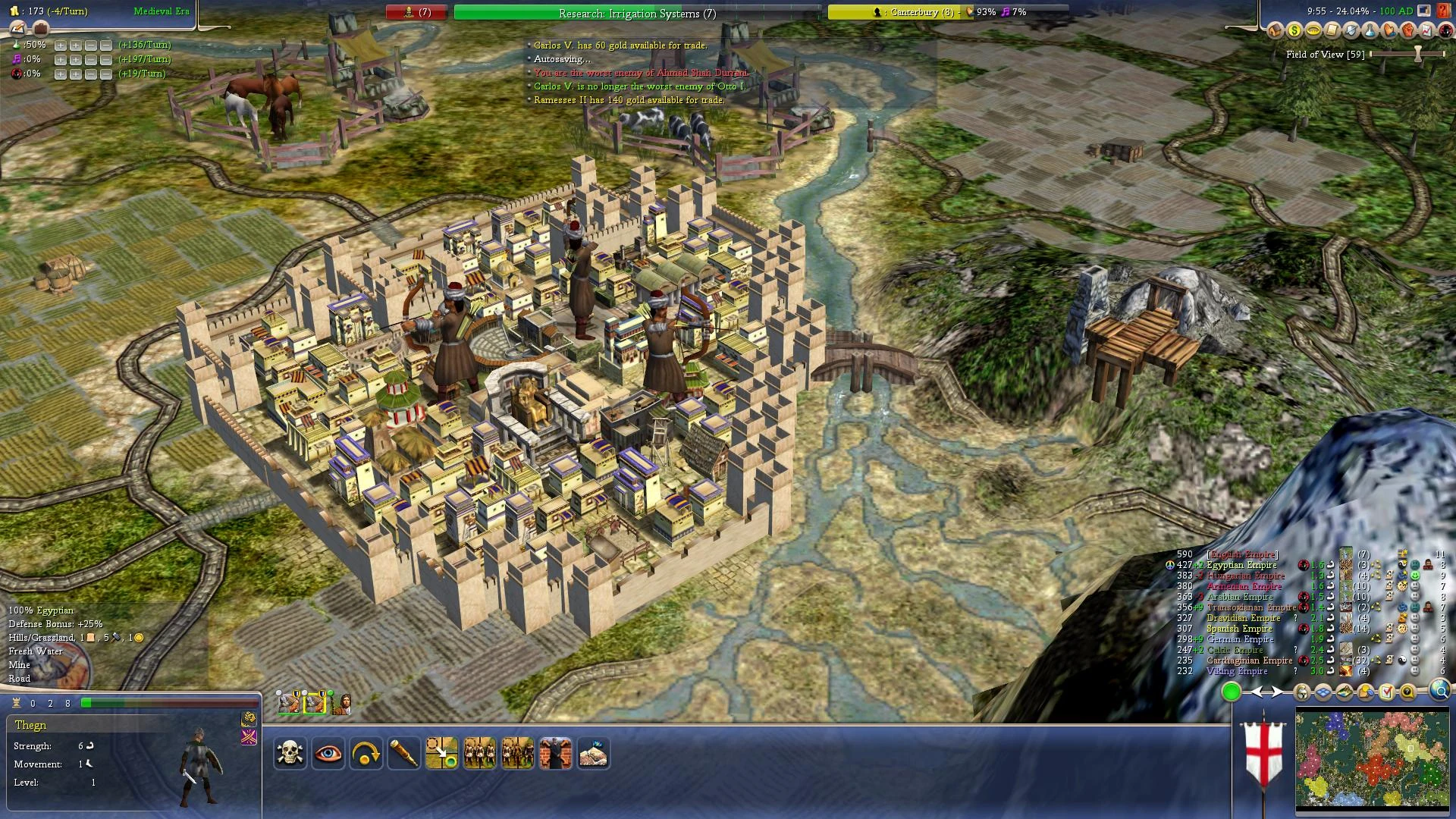Open the Foreign Advisor scroll icon
This screenshot has width=1456, height=819.
(x=1332, y=30)
